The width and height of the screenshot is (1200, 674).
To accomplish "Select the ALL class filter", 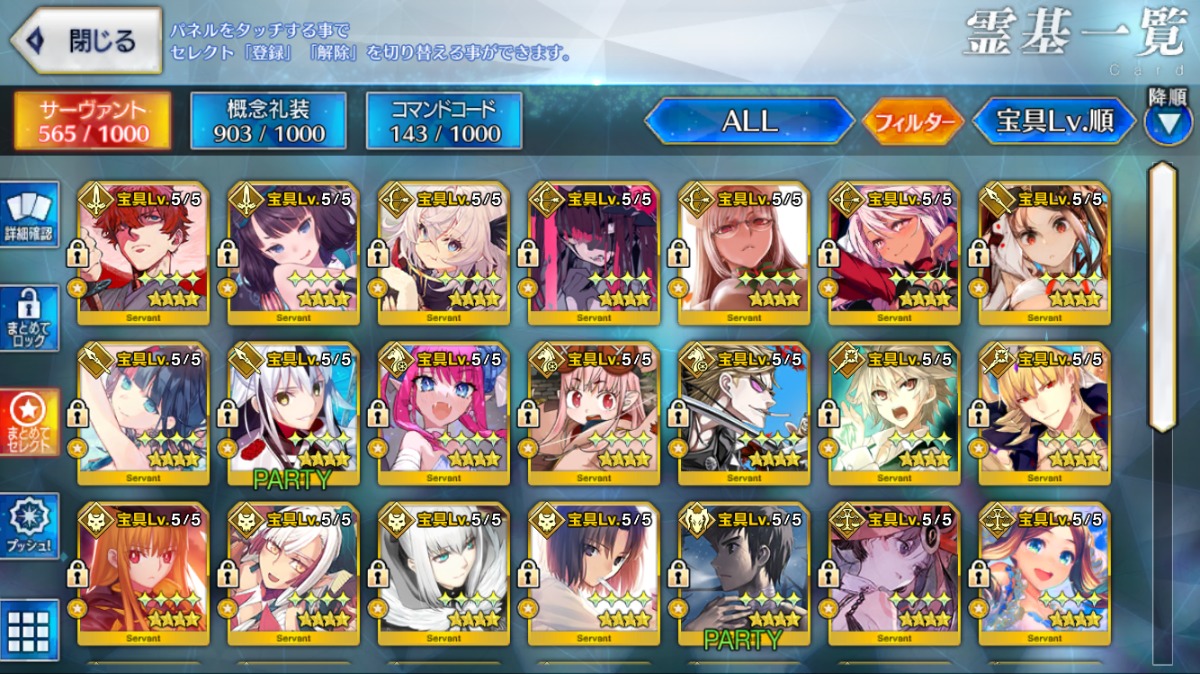I will [749, 121].
